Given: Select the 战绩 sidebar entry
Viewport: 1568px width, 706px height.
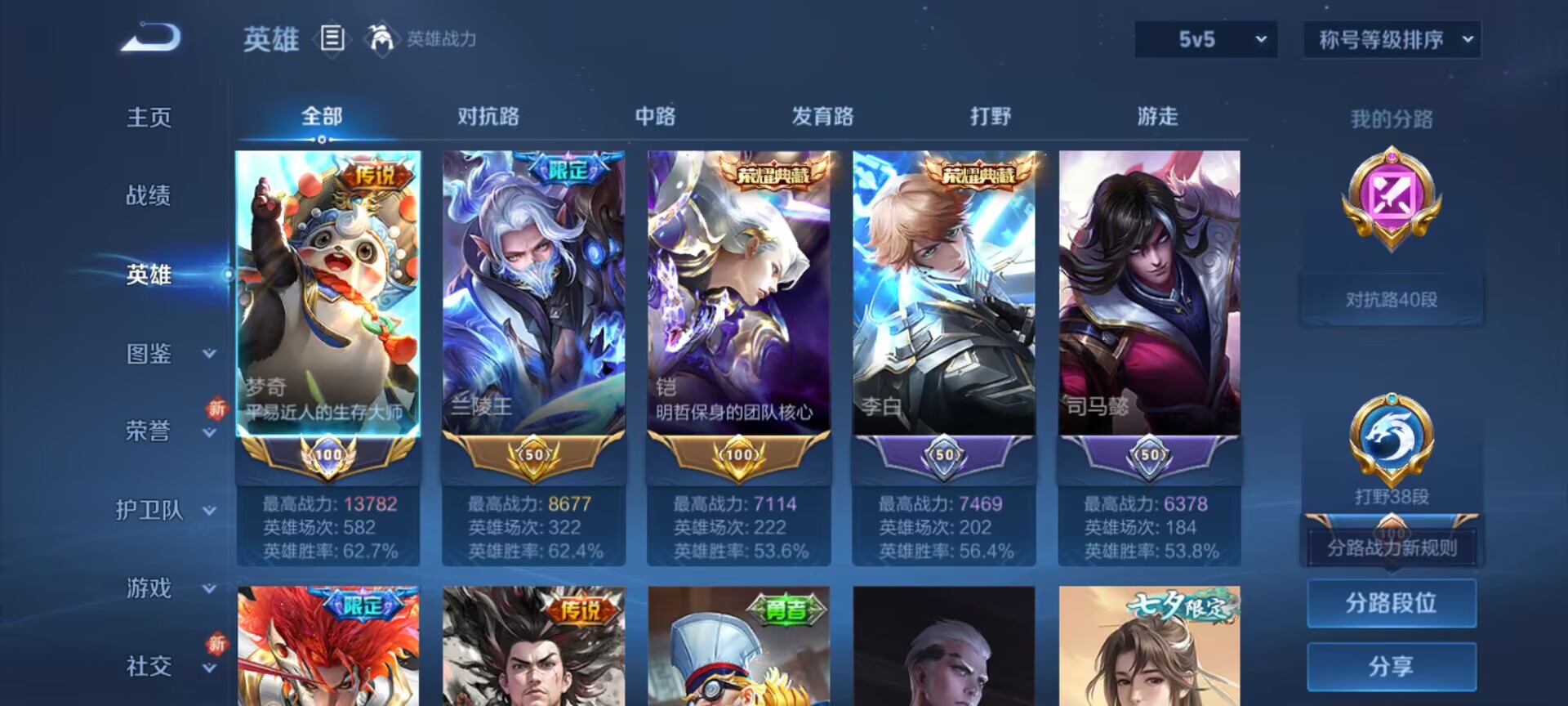Looking at the screenshot, I should tap(148, 196).
